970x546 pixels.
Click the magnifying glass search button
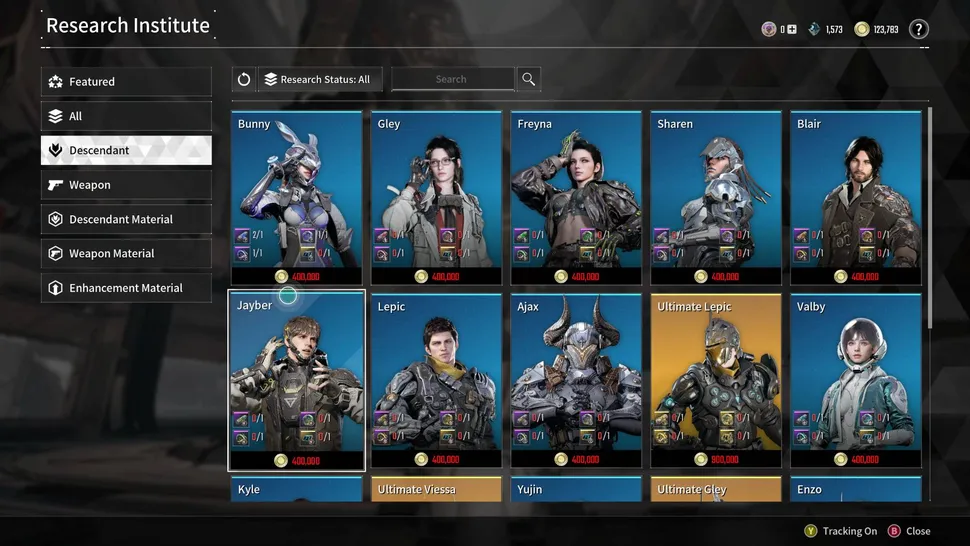tap(529, 80)
